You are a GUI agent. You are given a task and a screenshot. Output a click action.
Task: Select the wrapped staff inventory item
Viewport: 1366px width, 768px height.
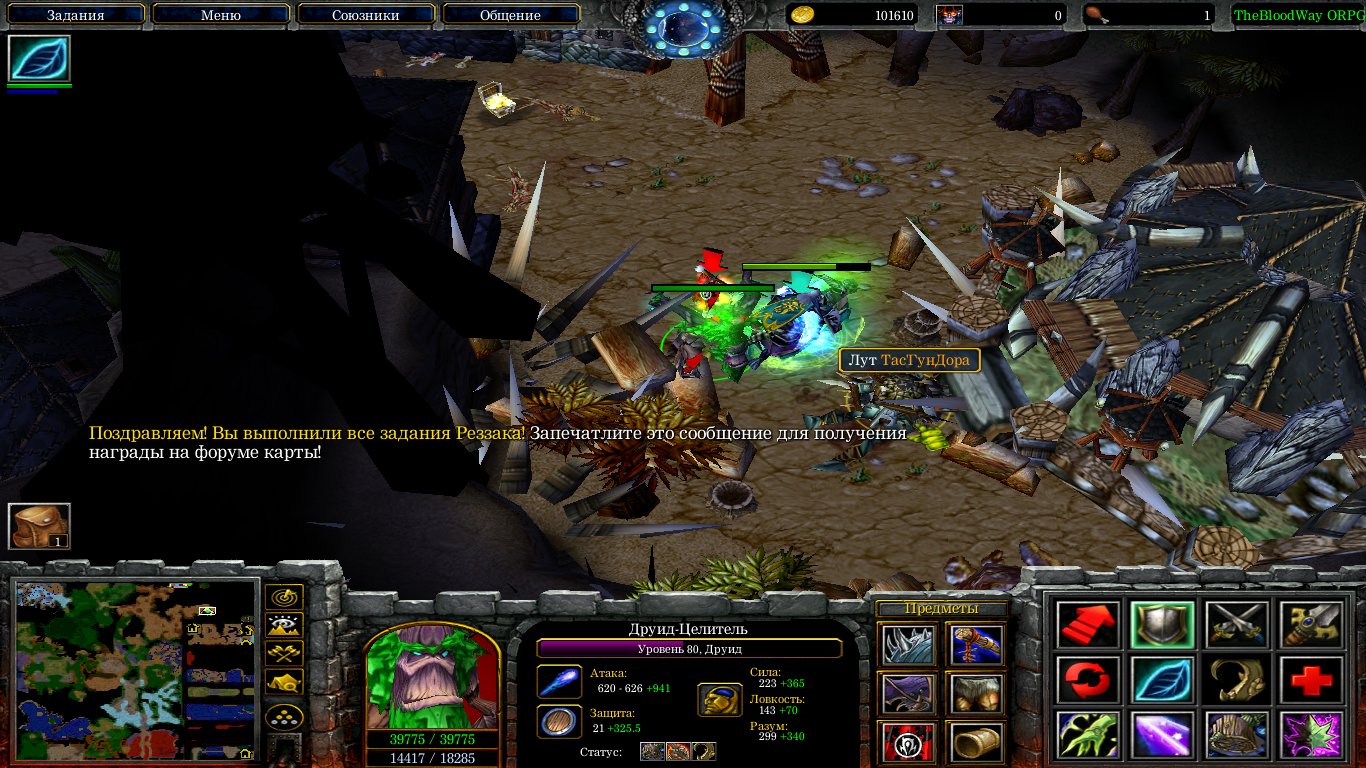(975, 645)
